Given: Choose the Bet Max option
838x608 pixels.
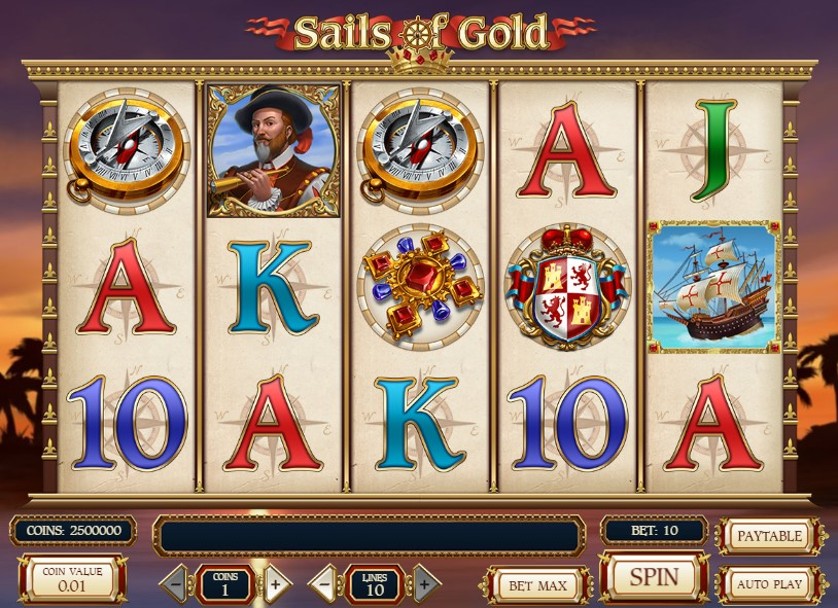Looking at the screenshot, I should (537, 585).
